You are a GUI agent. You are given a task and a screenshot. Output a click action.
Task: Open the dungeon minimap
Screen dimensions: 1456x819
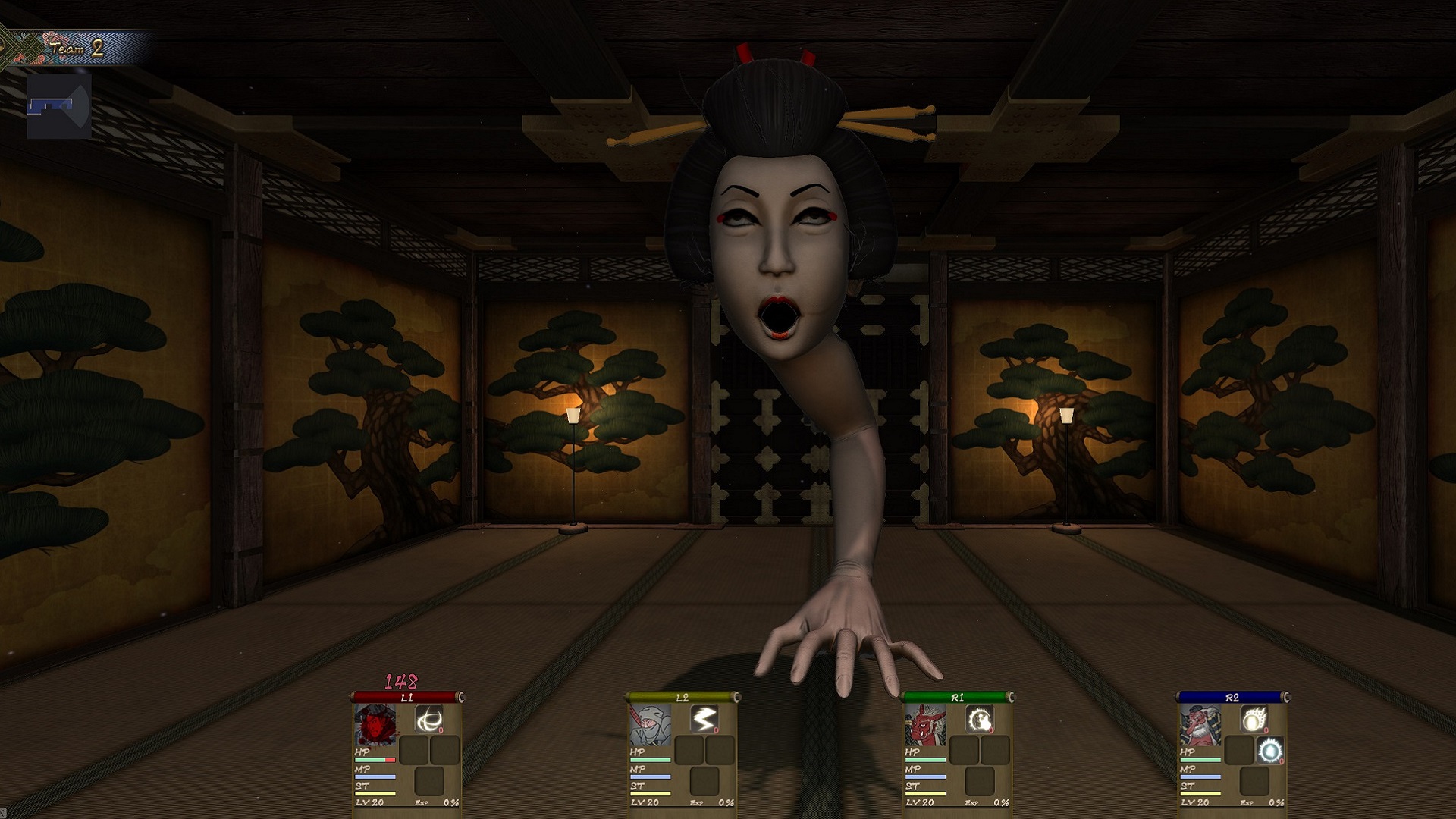[x=59, y=107]
